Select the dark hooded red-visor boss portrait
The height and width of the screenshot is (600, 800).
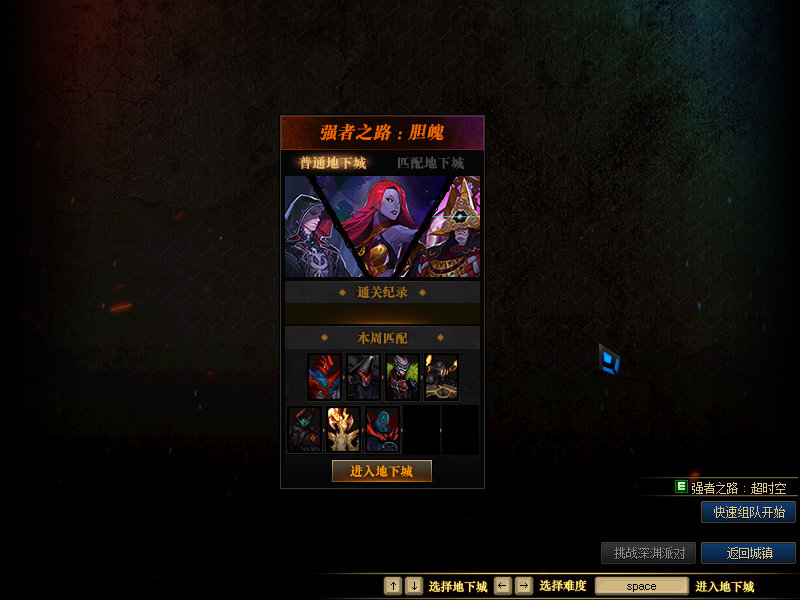point(363,377)
